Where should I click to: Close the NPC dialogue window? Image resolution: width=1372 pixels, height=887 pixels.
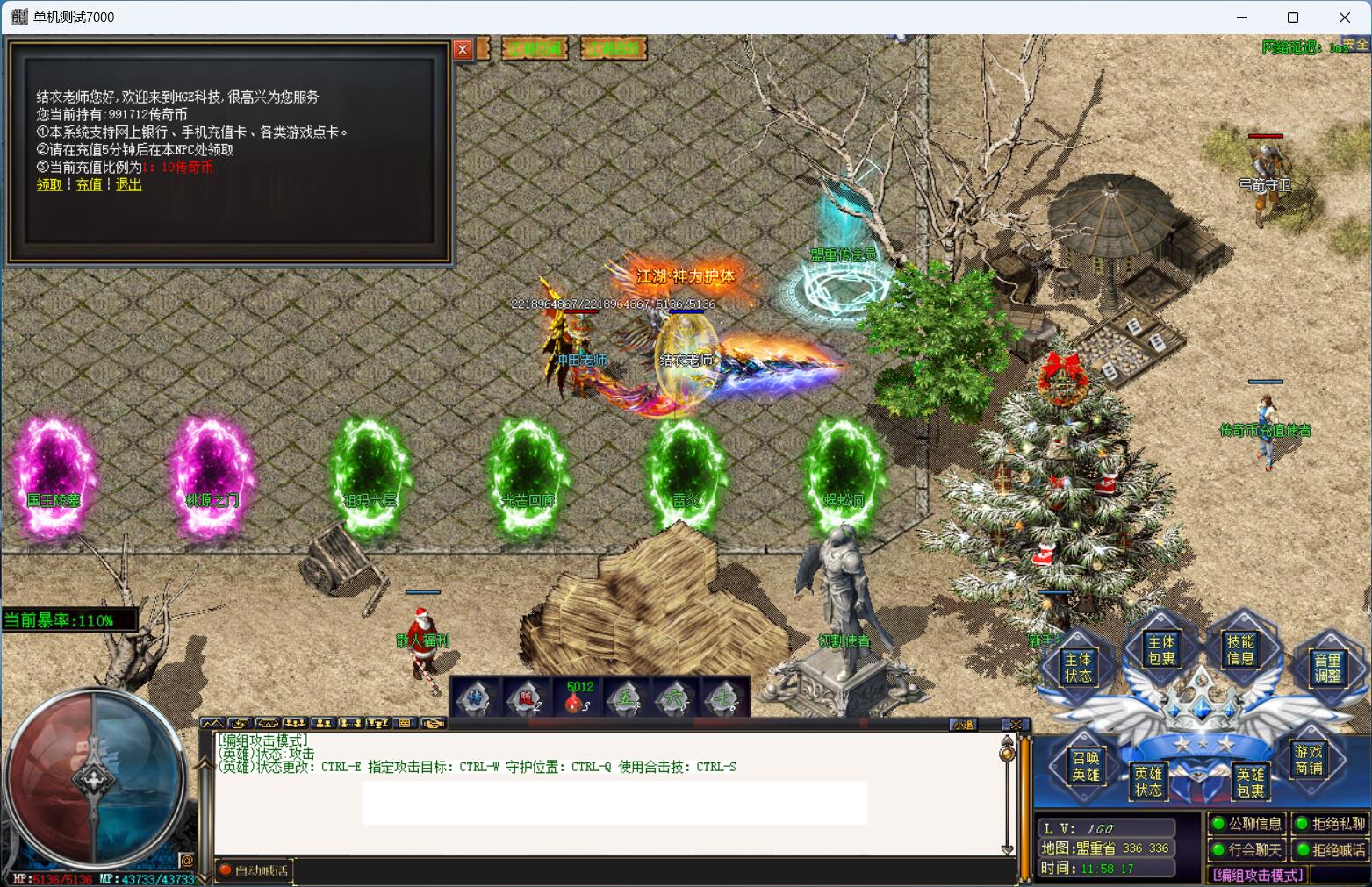tap(463, 50)
